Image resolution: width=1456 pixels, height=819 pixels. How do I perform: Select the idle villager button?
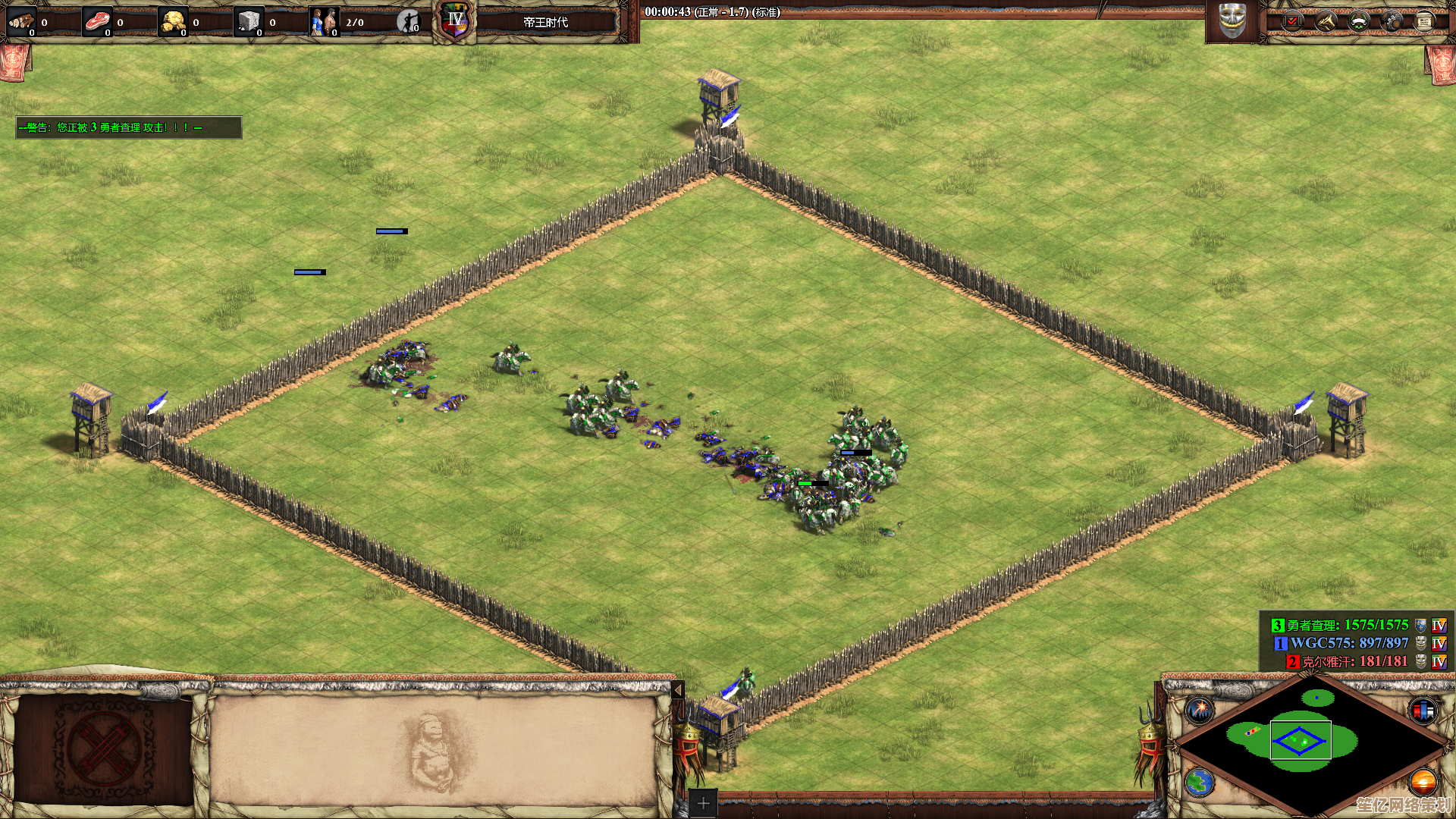409,22
